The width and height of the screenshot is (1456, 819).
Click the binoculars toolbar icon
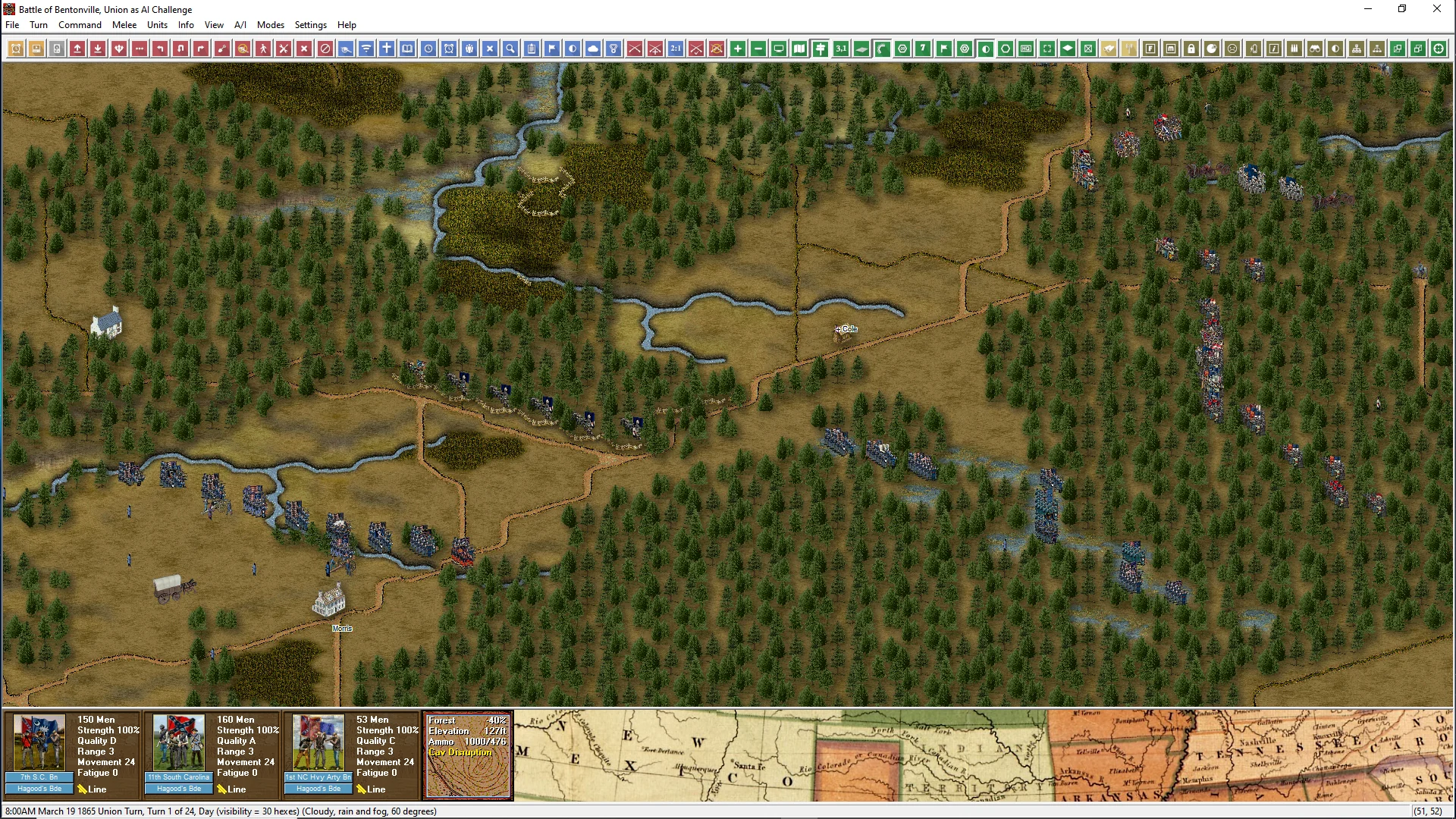click(x=1316, y=49)
